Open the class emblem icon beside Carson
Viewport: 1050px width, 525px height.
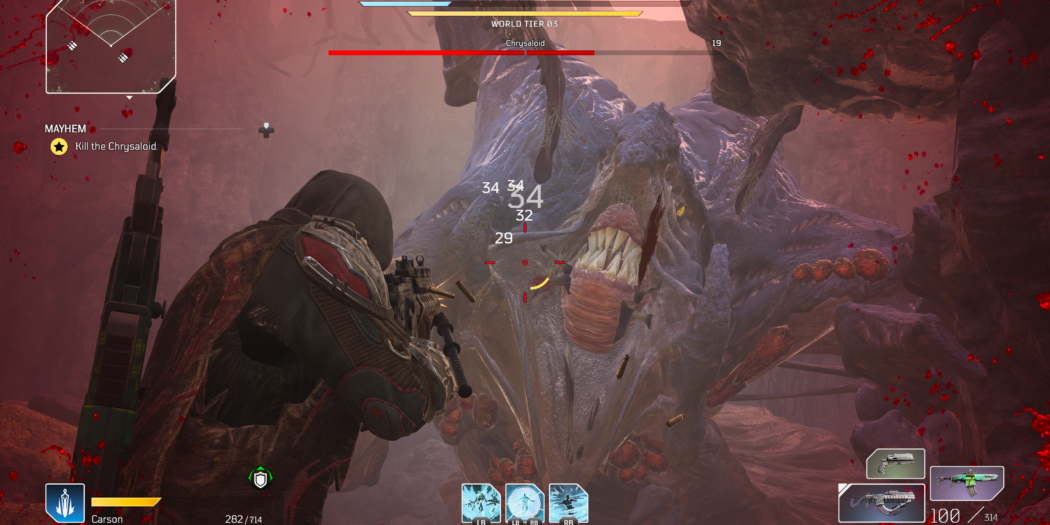click(x=64, y=503)
